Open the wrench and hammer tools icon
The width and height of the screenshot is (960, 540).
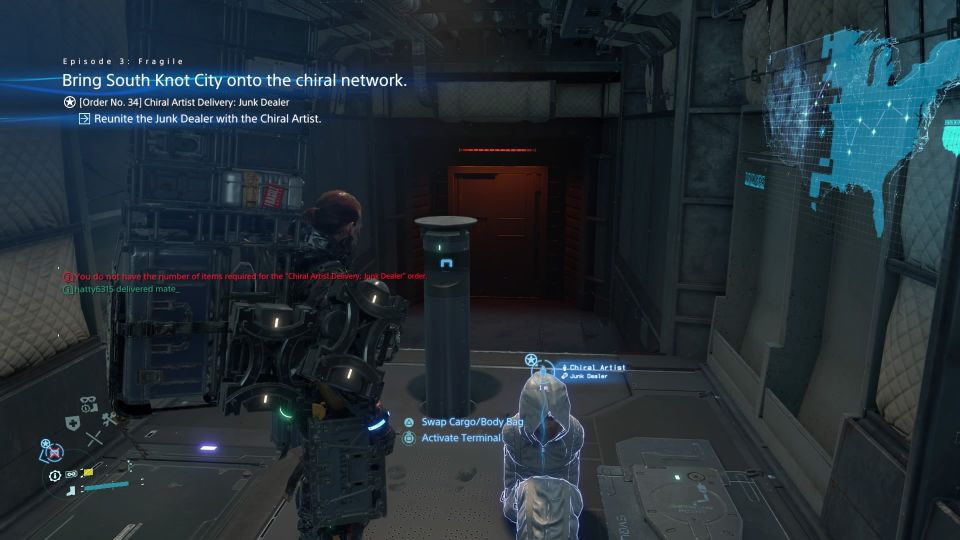109,420
